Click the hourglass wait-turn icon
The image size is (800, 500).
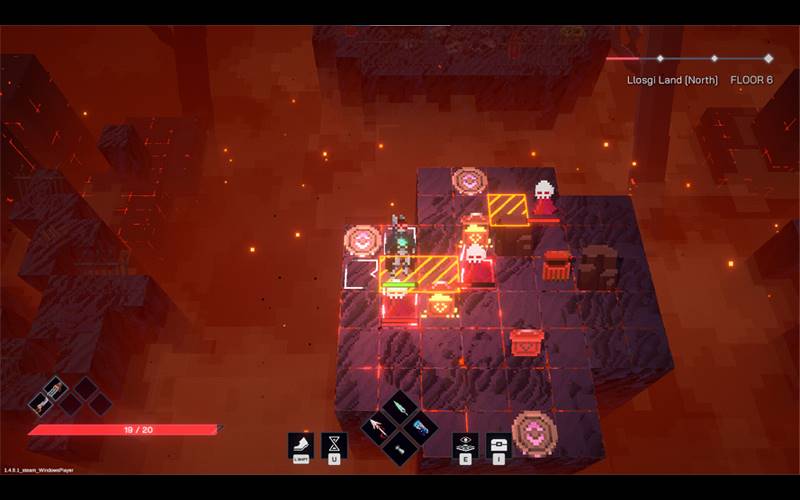[x=333, y=444]
